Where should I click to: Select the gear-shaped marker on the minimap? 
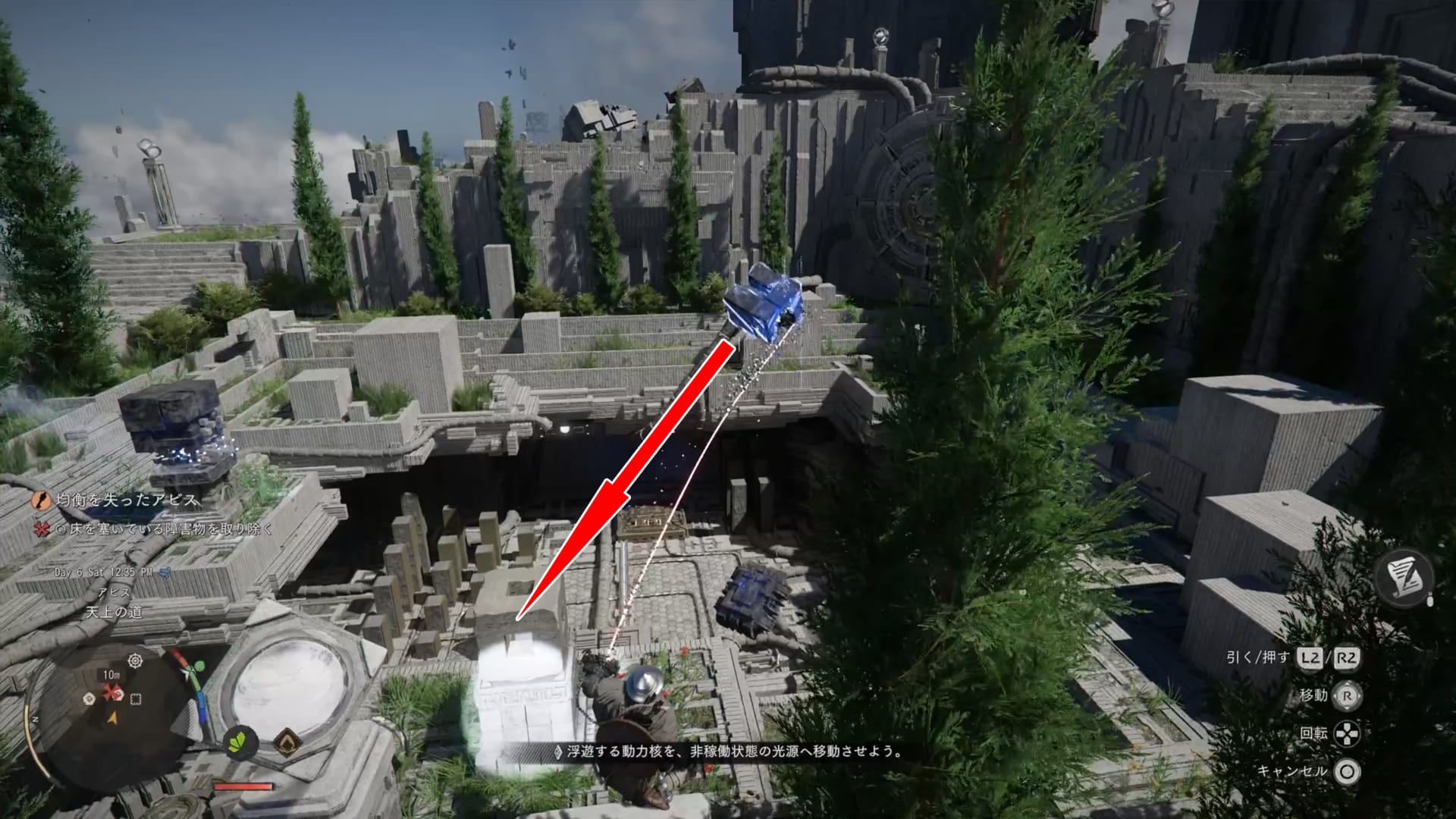pos(135,661)
